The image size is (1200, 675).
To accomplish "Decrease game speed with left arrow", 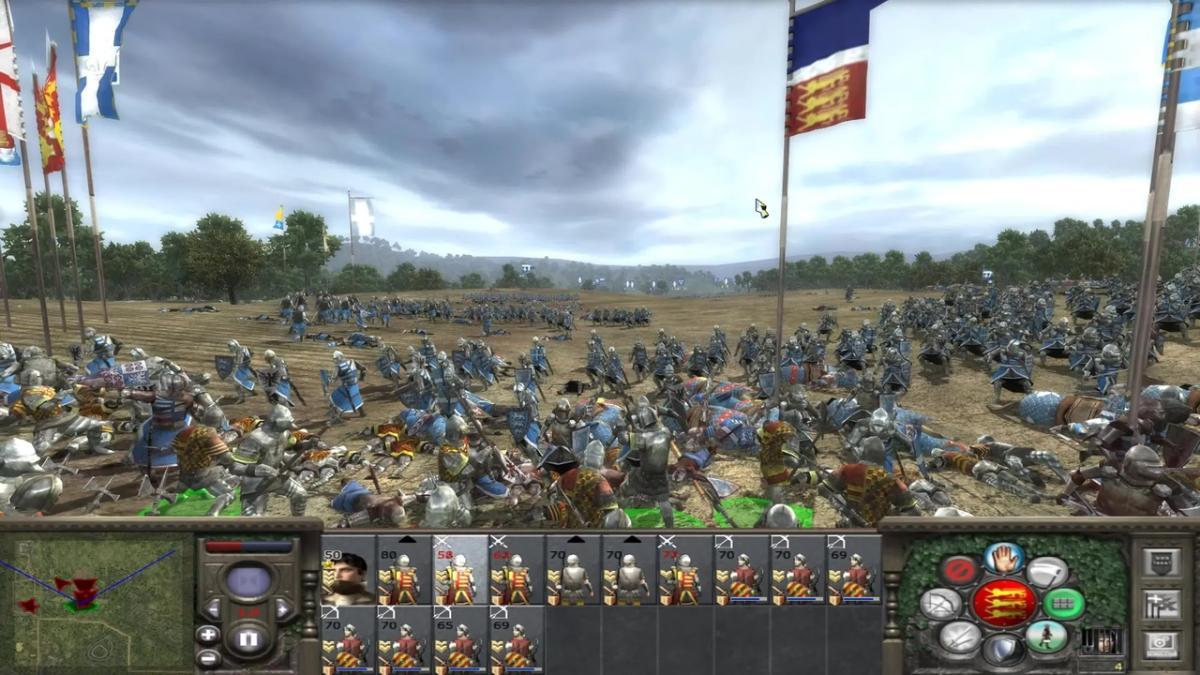I will click(x=212, y=608).
